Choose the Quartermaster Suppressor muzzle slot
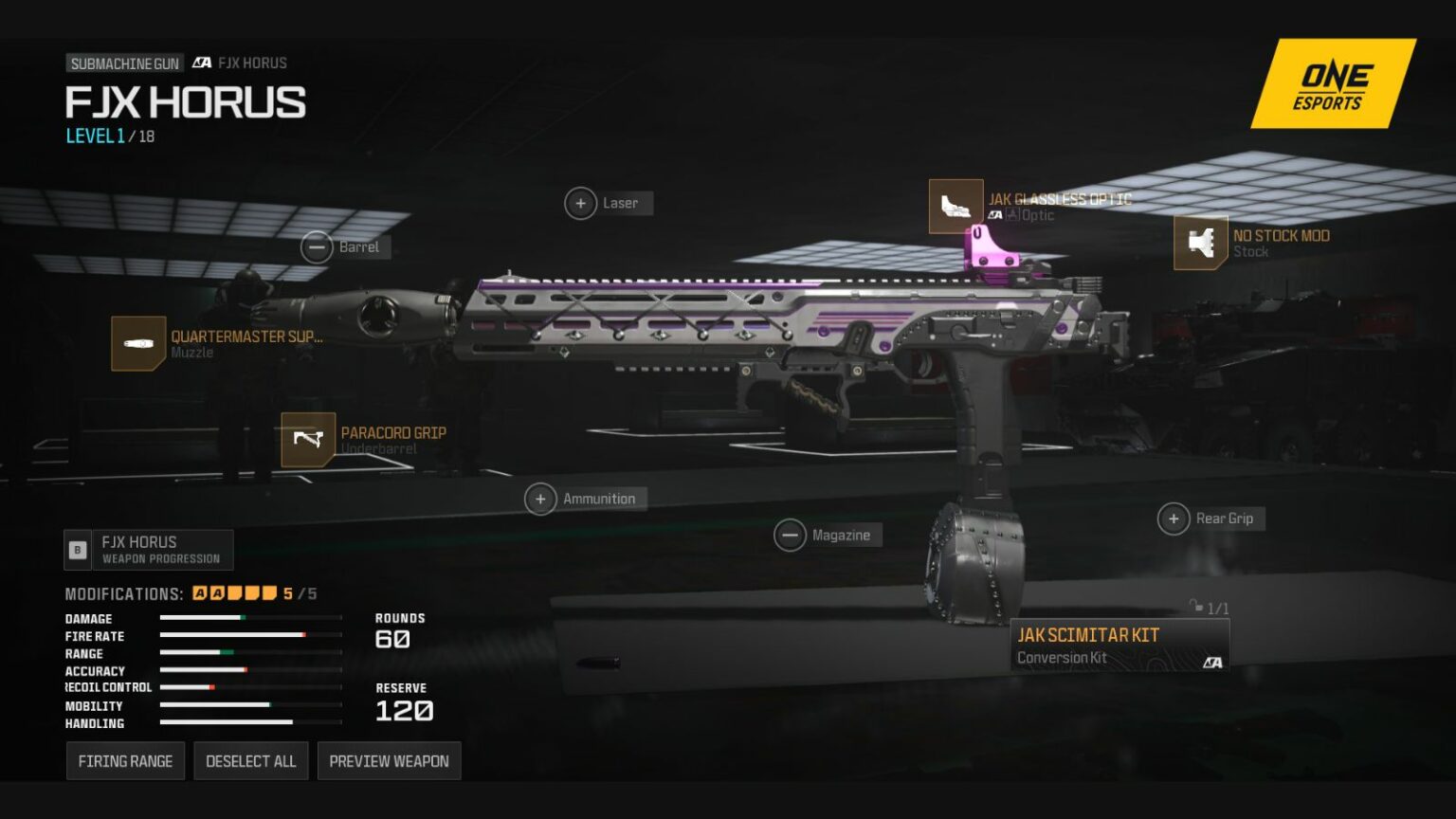The image size is (1456, 819). point(138,343)
